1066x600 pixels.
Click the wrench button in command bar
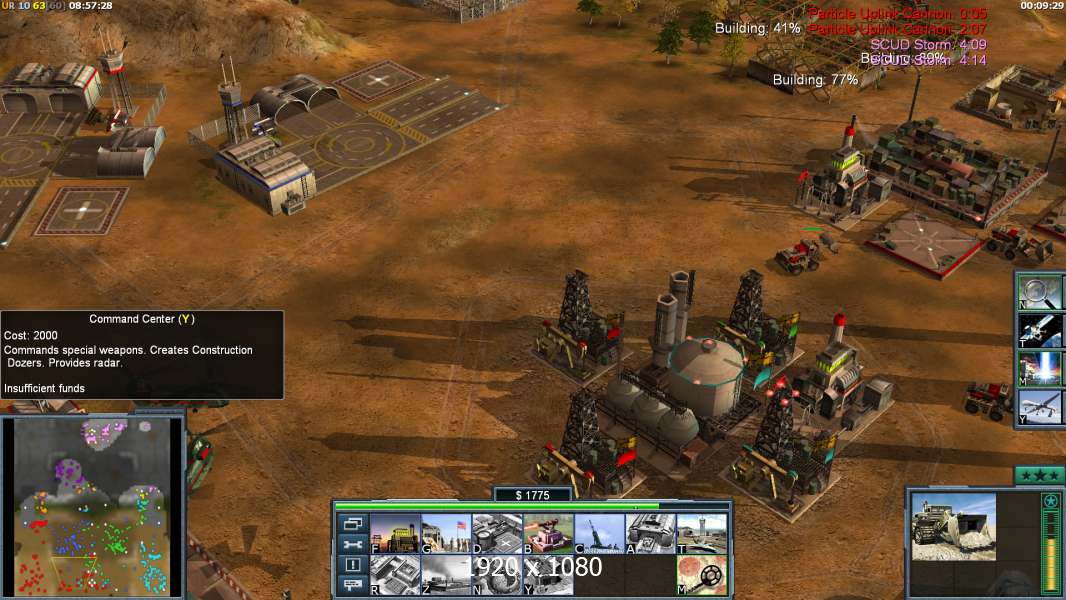[353, 544]
